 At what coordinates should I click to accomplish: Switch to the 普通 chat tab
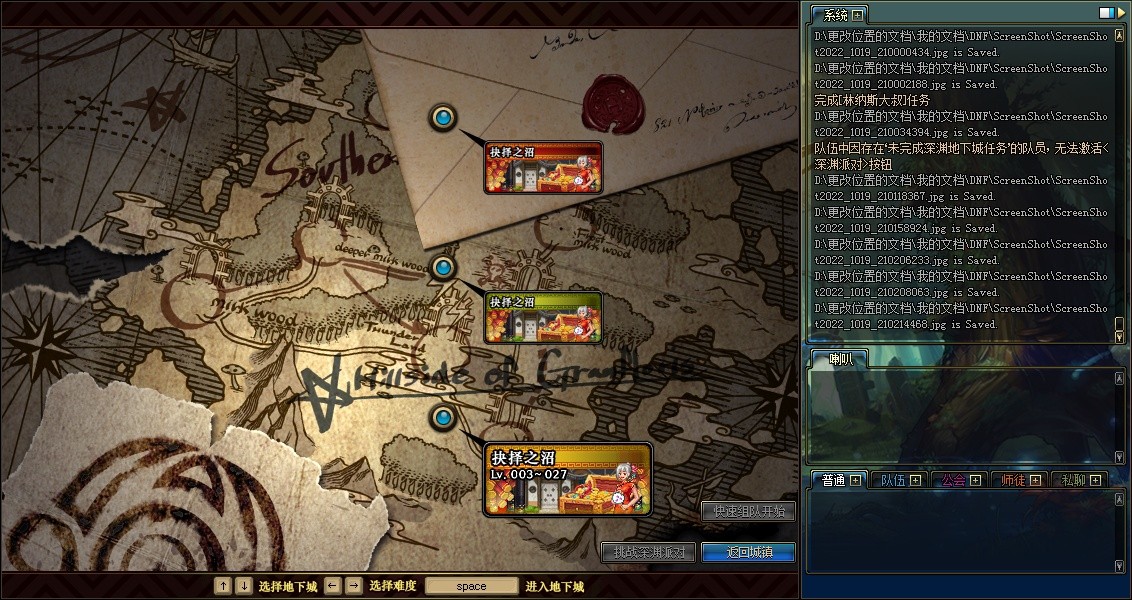click(x=832, y=480)
